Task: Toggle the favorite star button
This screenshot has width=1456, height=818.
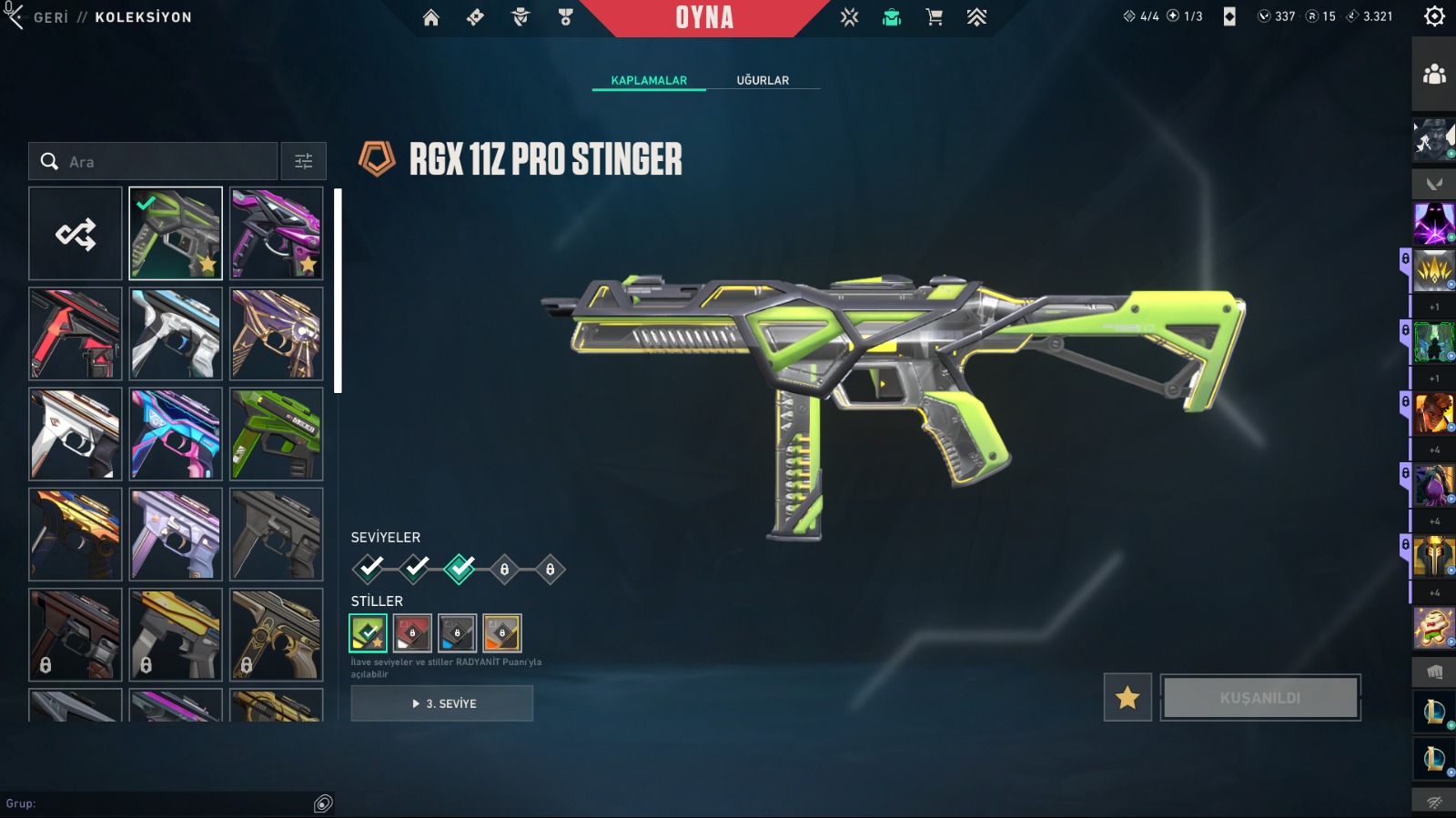Action: coord(1127,698)
